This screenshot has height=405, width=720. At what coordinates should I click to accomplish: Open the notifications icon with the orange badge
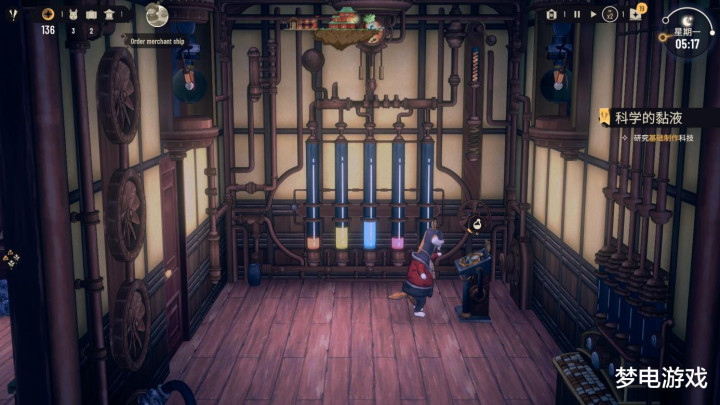(x=637, y=14)
